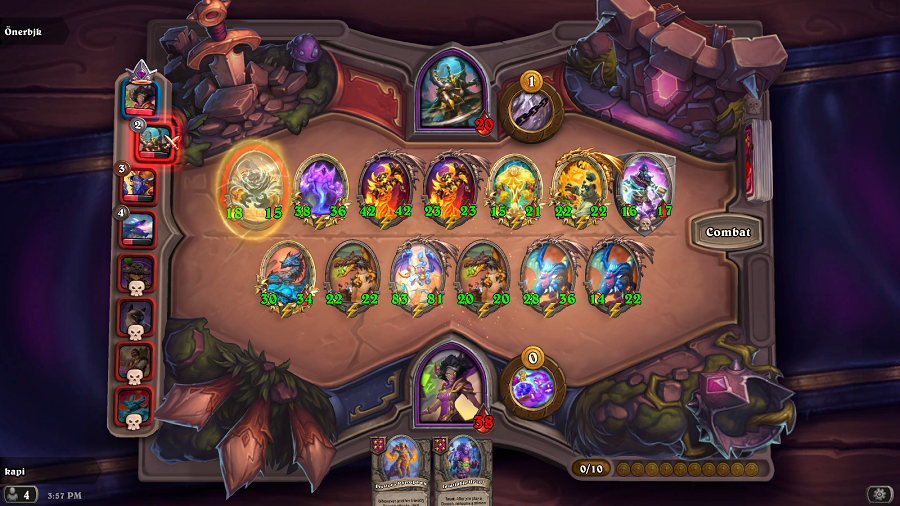900x506 pixels.
Task: View the current opponent in the leaderboard
Action: tap(157, 142)
